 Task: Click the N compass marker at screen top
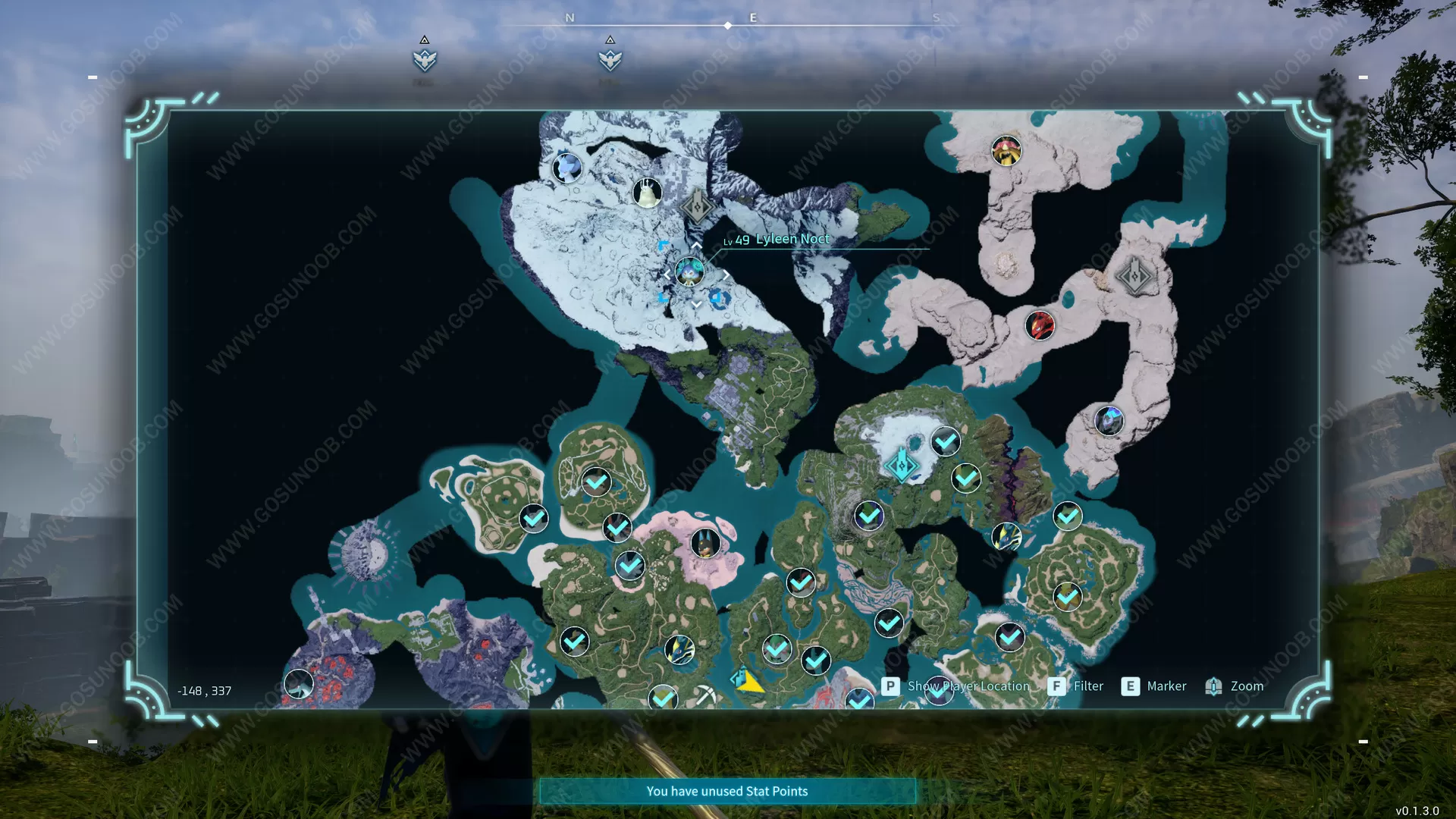point(570,17)
